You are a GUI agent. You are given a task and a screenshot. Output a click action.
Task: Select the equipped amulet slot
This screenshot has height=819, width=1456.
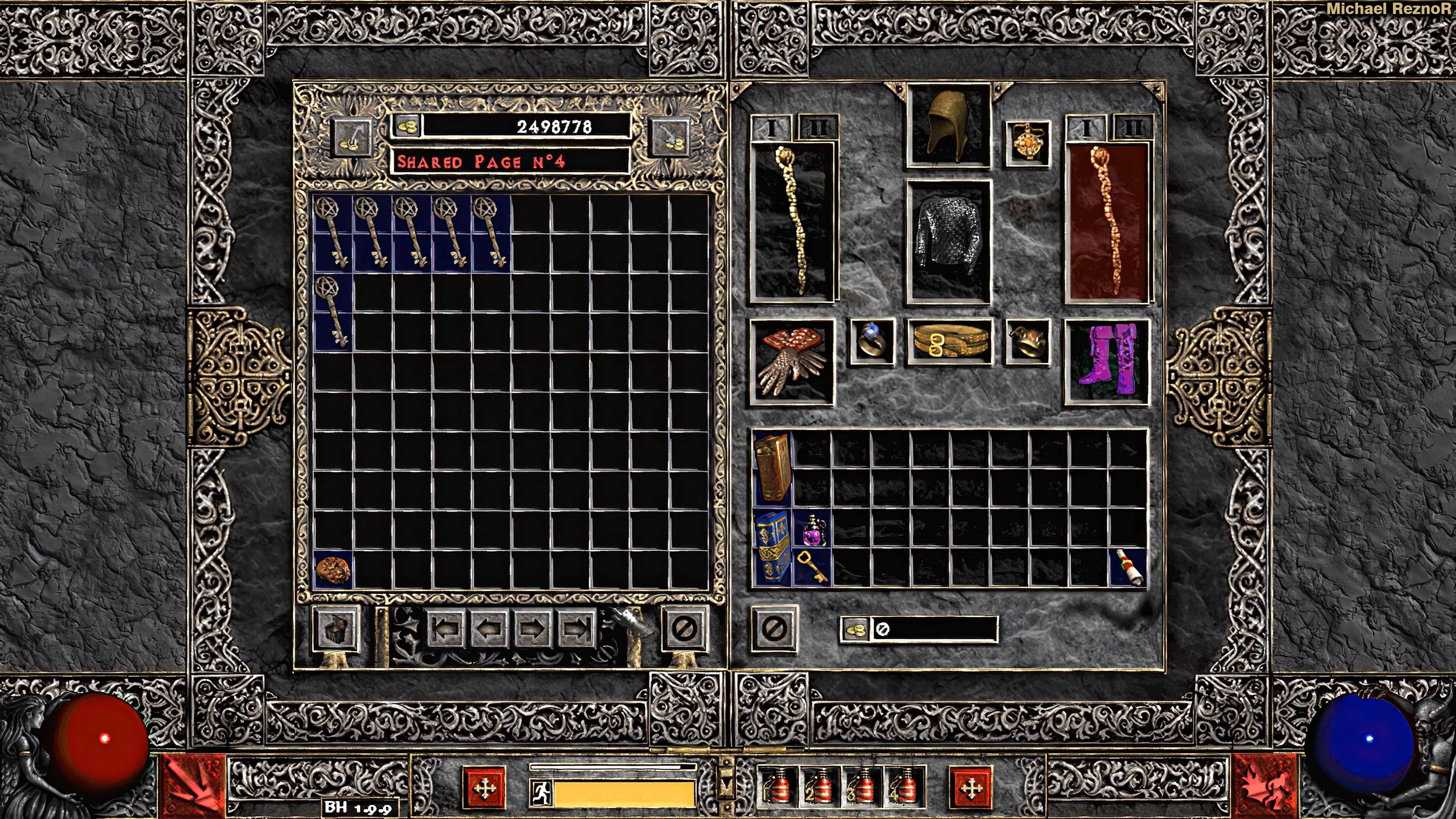[x=1028, y=144]
